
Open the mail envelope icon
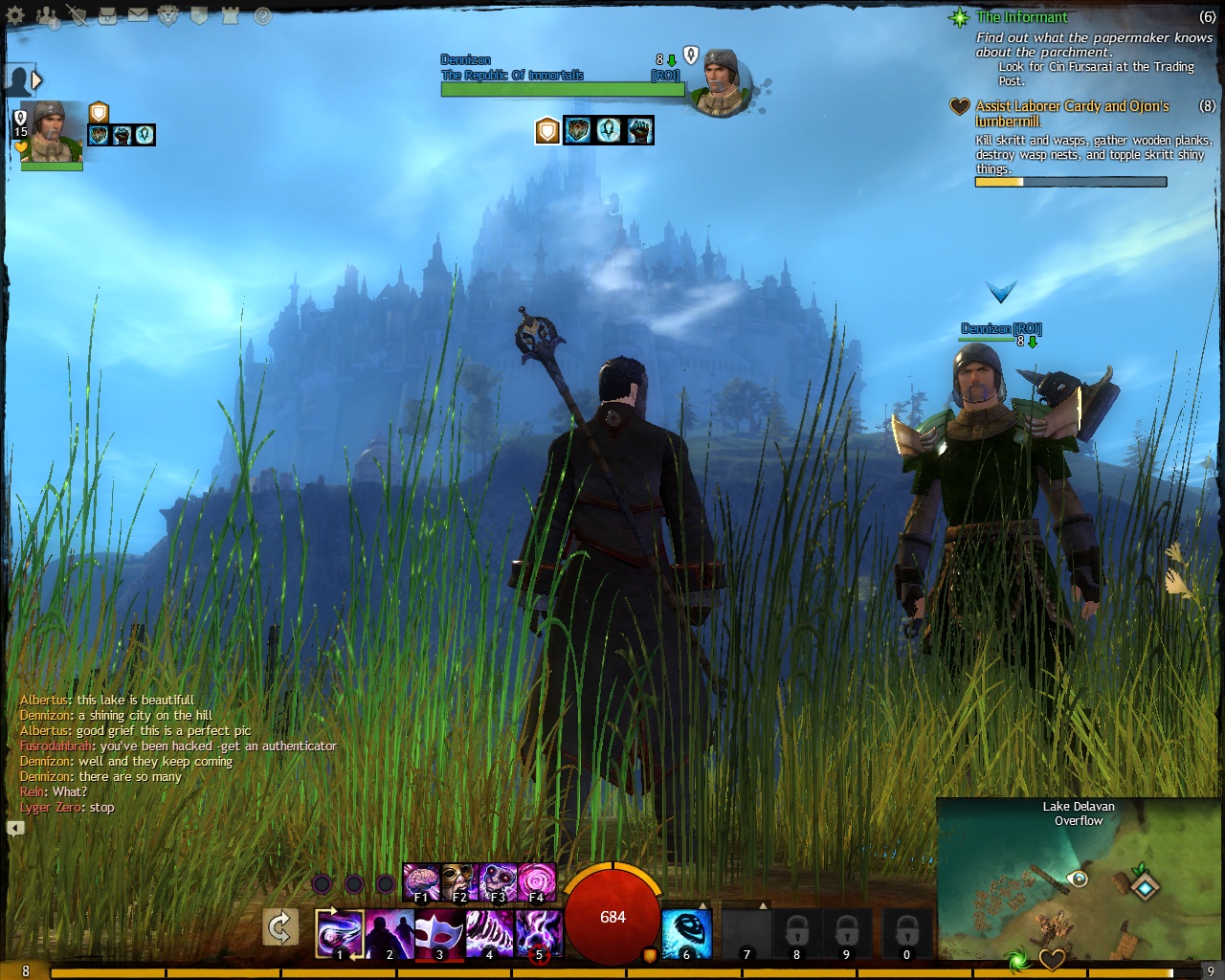point(138,15)
